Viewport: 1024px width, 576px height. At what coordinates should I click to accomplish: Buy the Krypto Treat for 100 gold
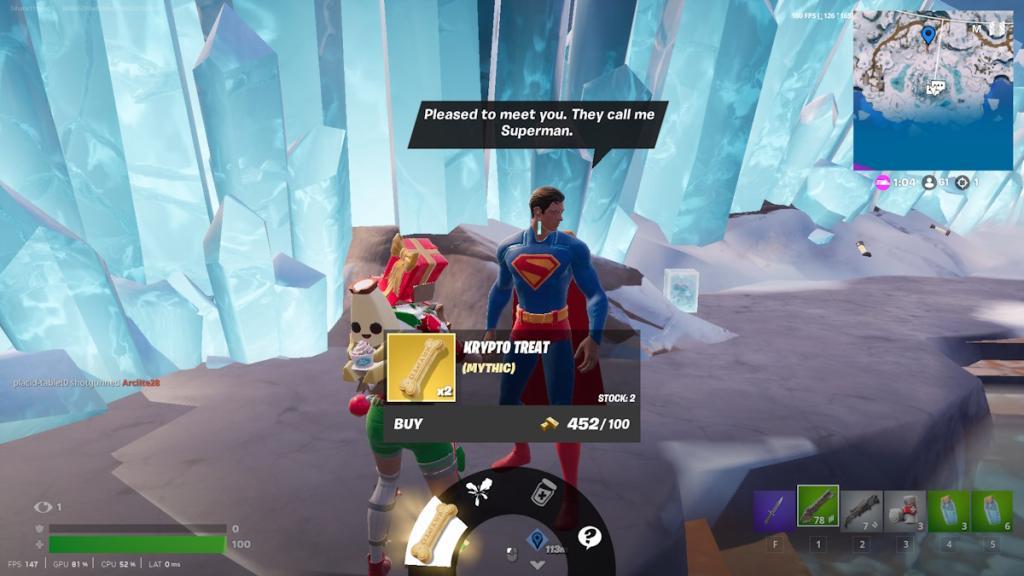point(409,424)
